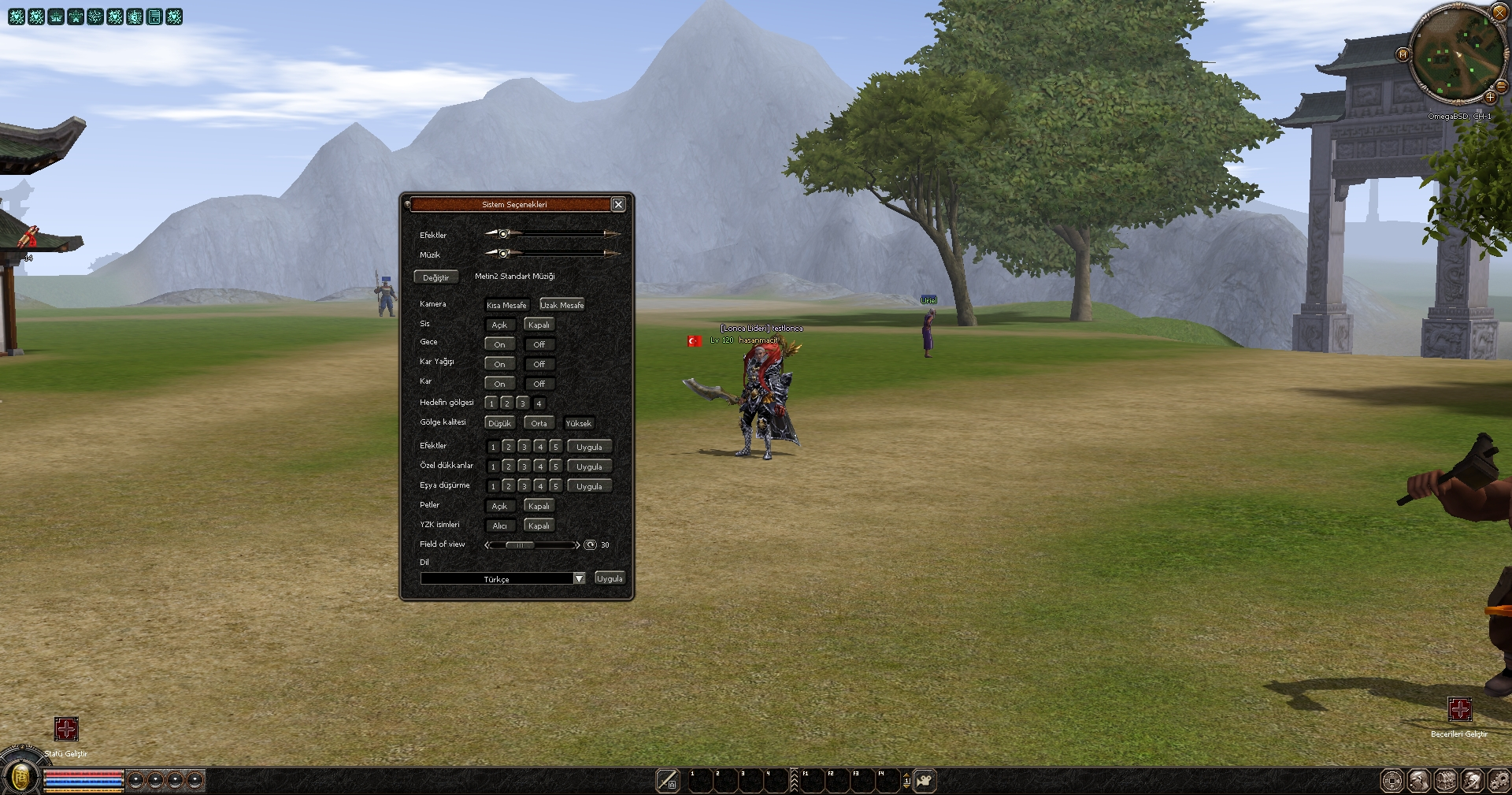The image size is (1512, 795).
Task: Click the Değiştir music button
Action: (435, 277)
